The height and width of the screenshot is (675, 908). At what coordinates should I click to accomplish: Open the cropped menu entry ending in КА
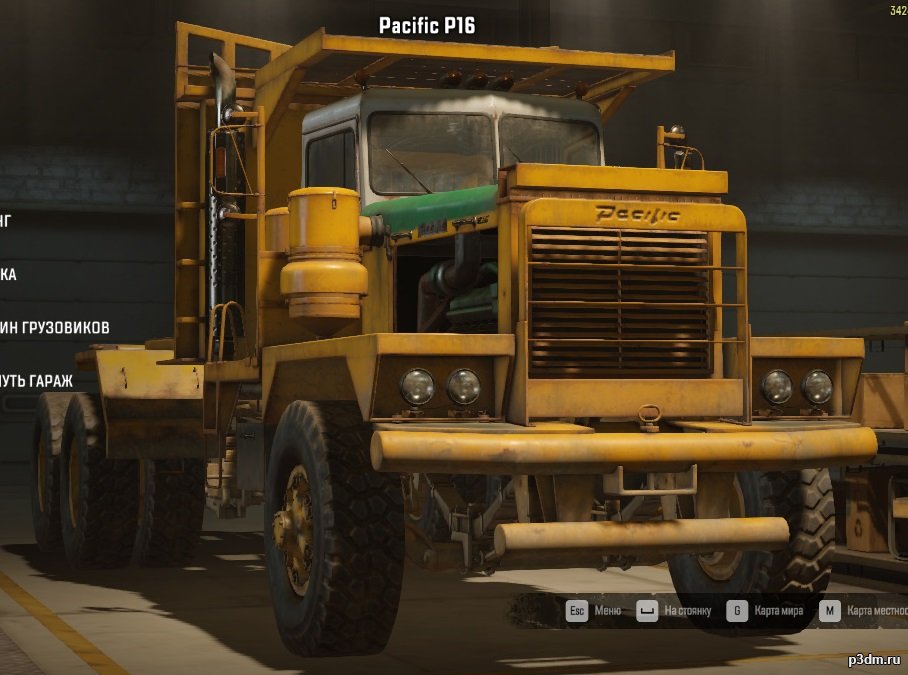coord(8,274)
